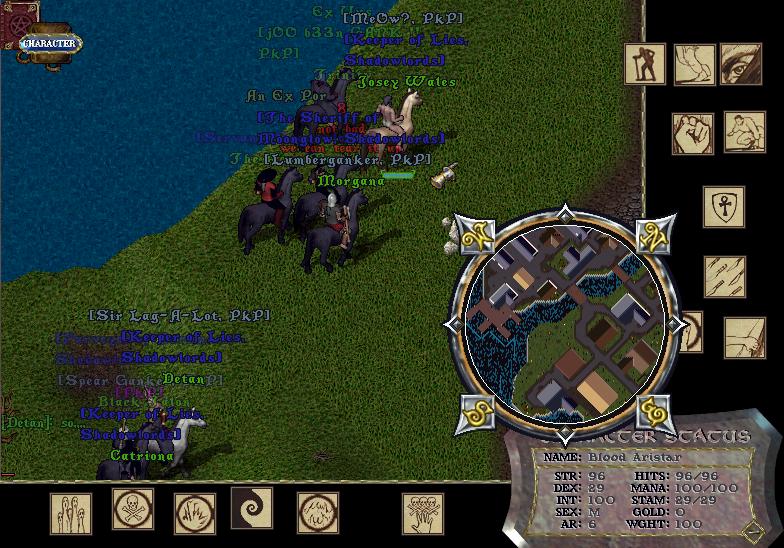Open the Character menu button
784x548 pixels.
(x=50, y=43)
